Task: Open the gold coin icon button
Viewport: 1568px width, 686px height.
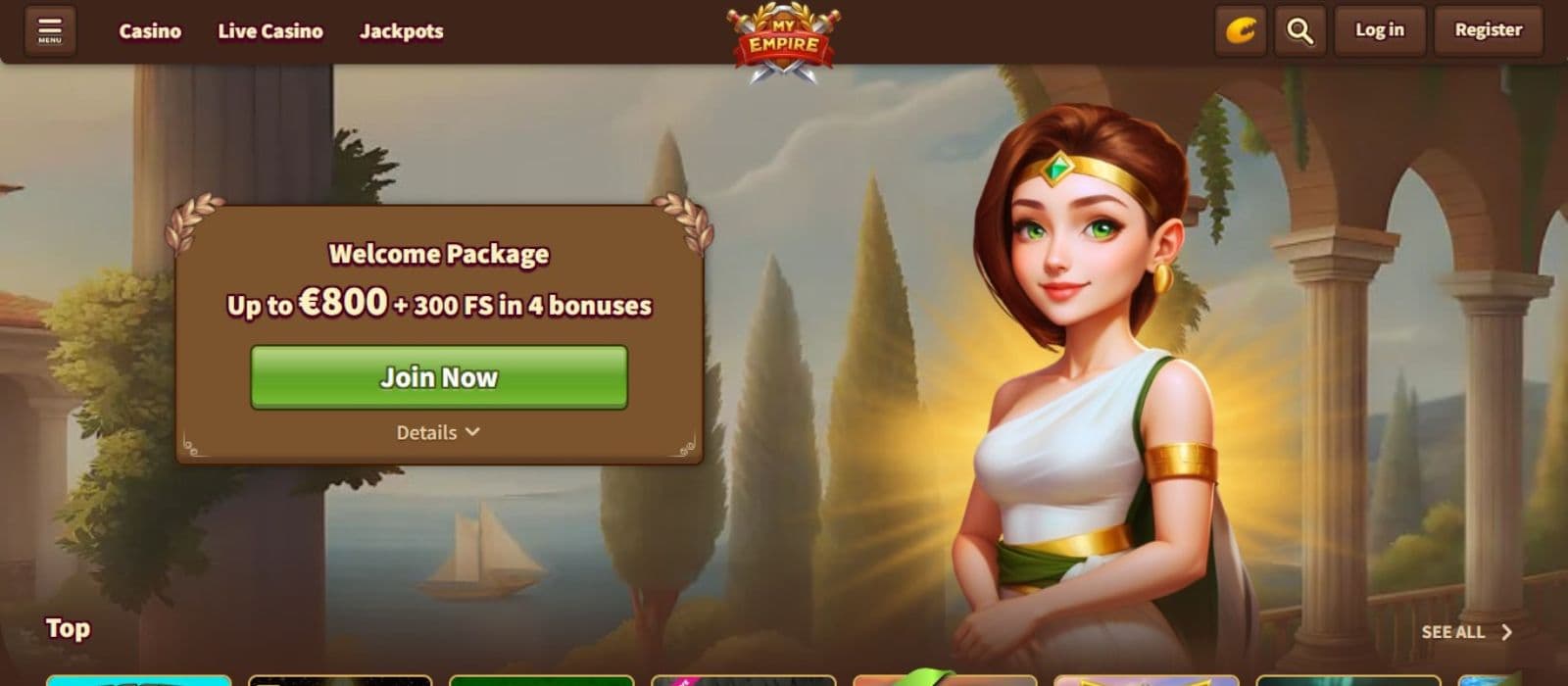Action: click(1240, 31)
